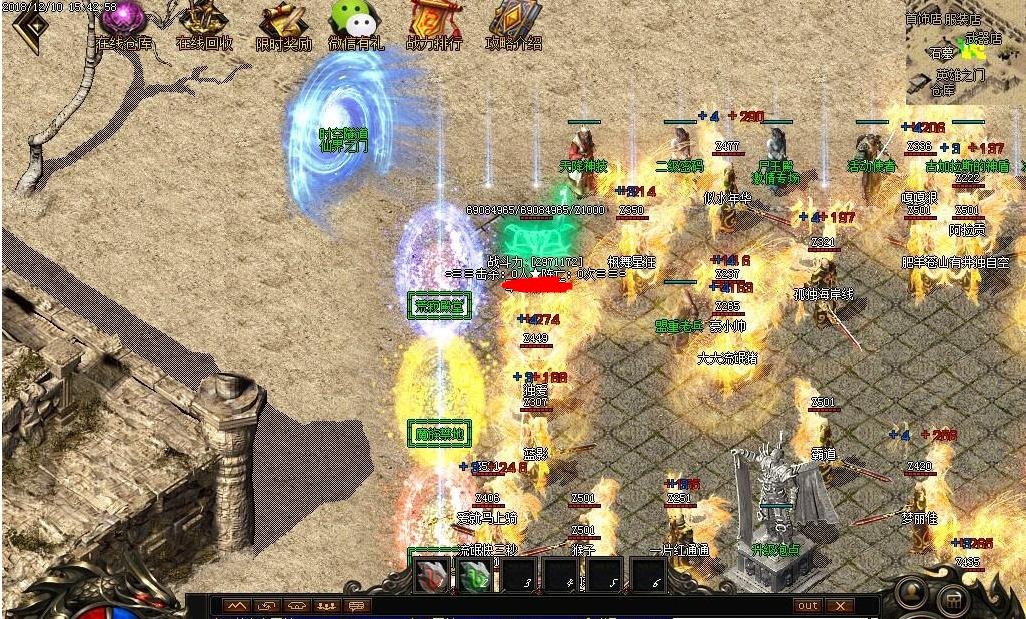
Task: Use the green item in the second hotbar slot
Action: click(475, 577)
